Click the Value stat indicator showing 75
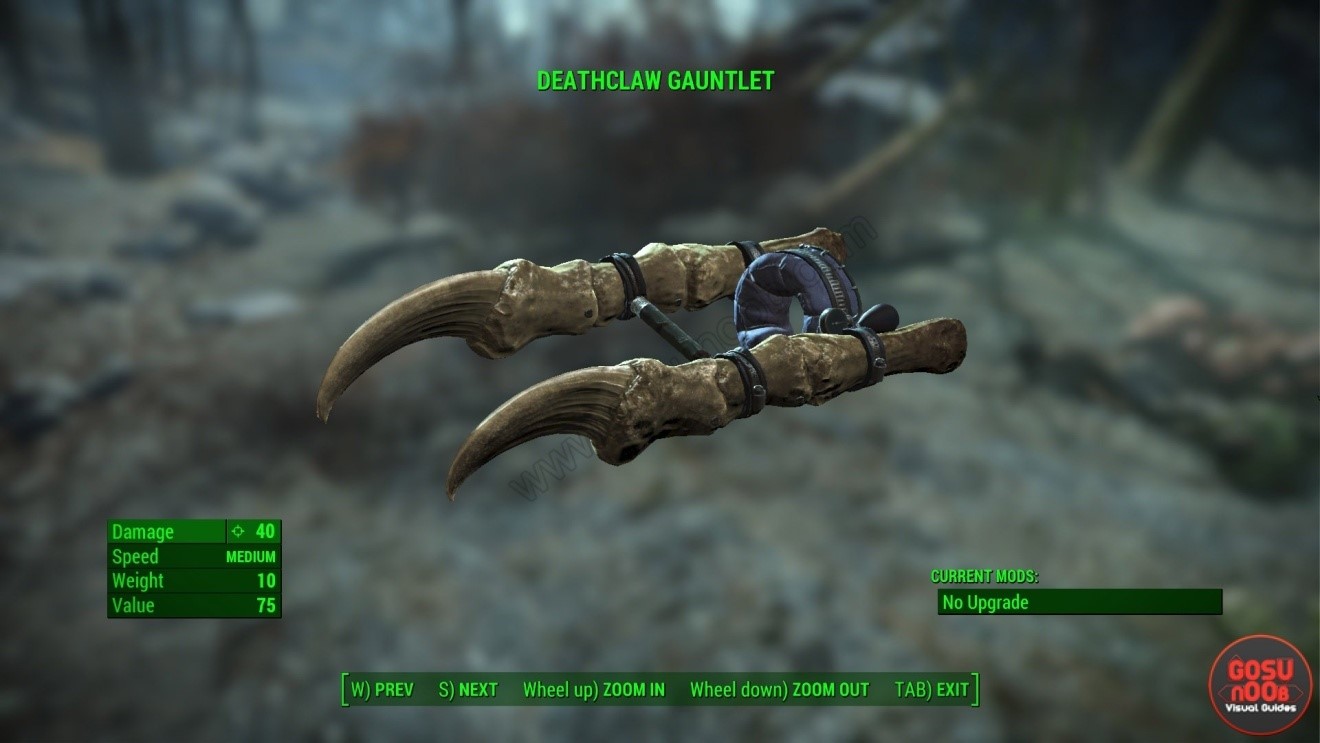Viewport: 1320px width, 743px height. [266, 605]
